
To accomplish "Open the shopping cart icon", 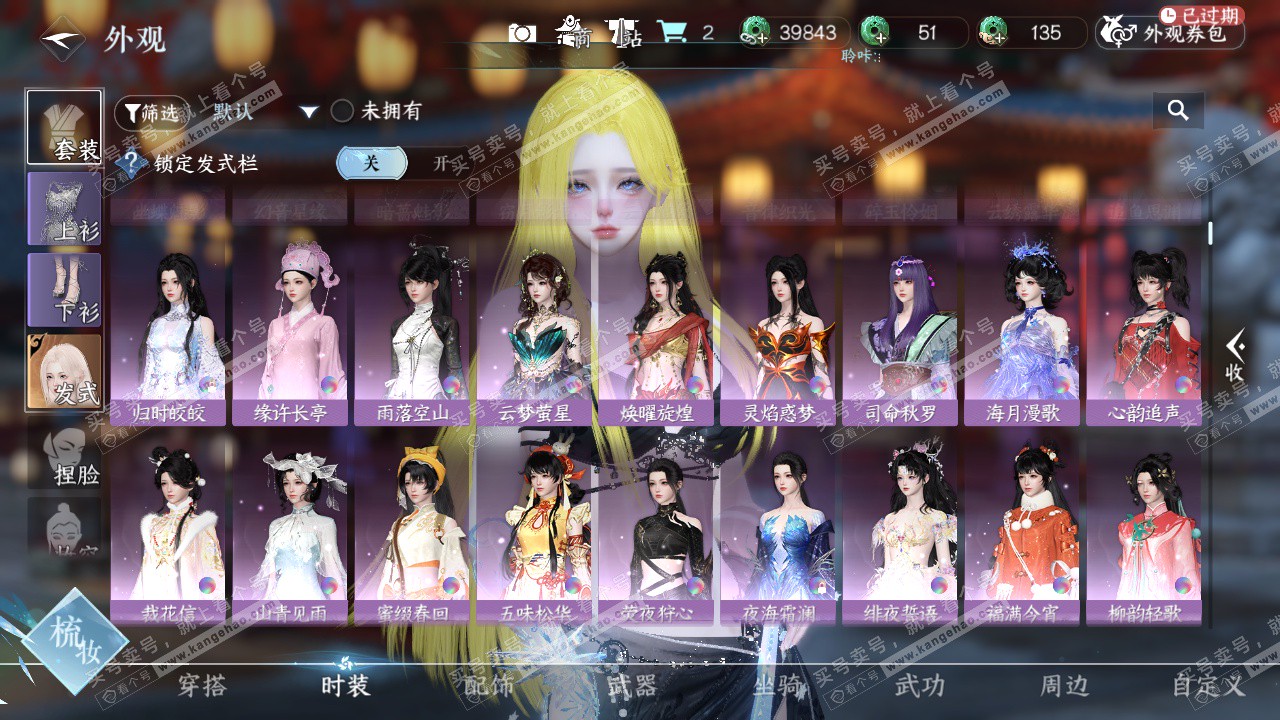I will [671, 32].
